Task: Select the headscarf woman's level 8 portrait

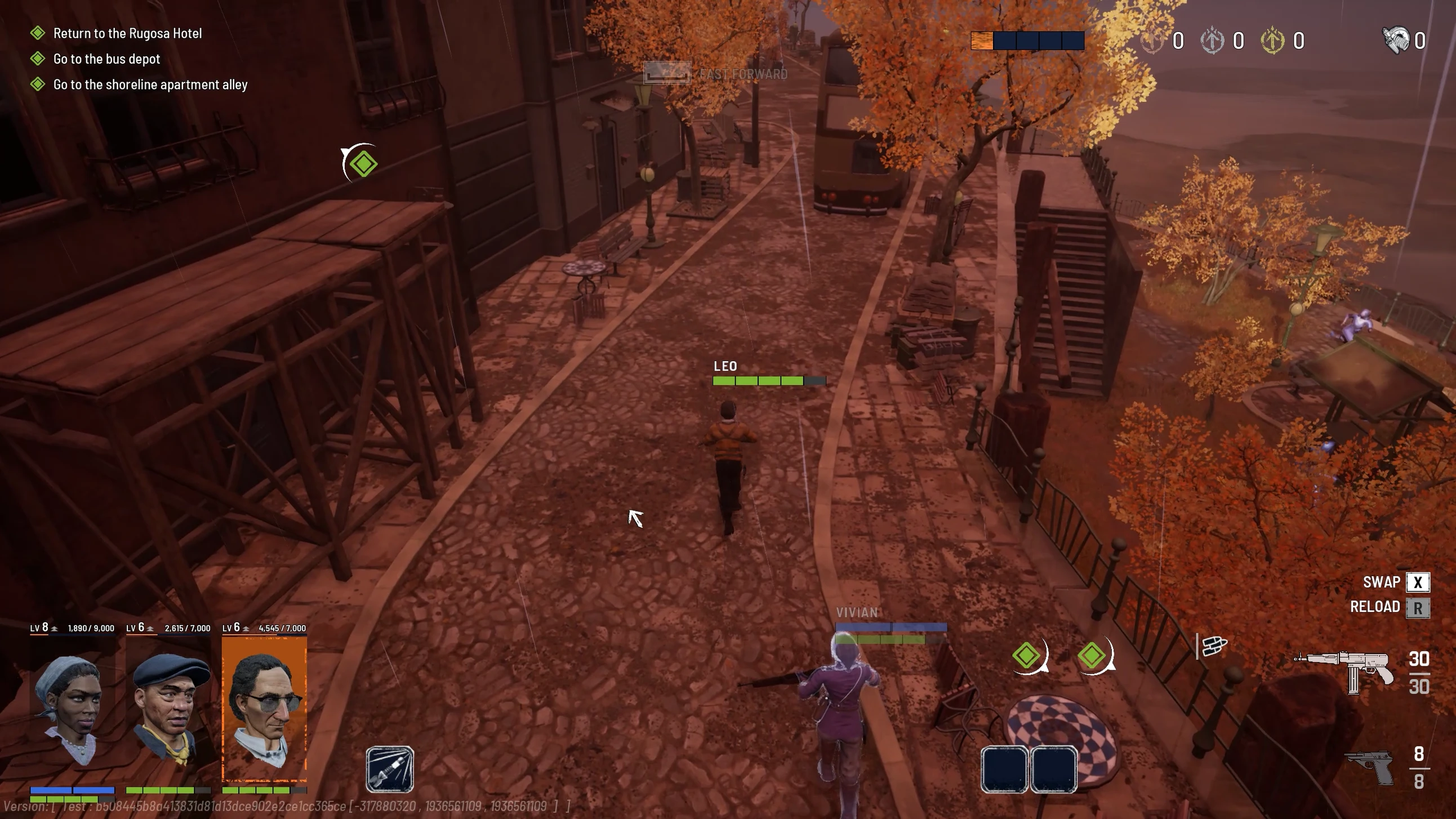Action: tap(72, 709)
